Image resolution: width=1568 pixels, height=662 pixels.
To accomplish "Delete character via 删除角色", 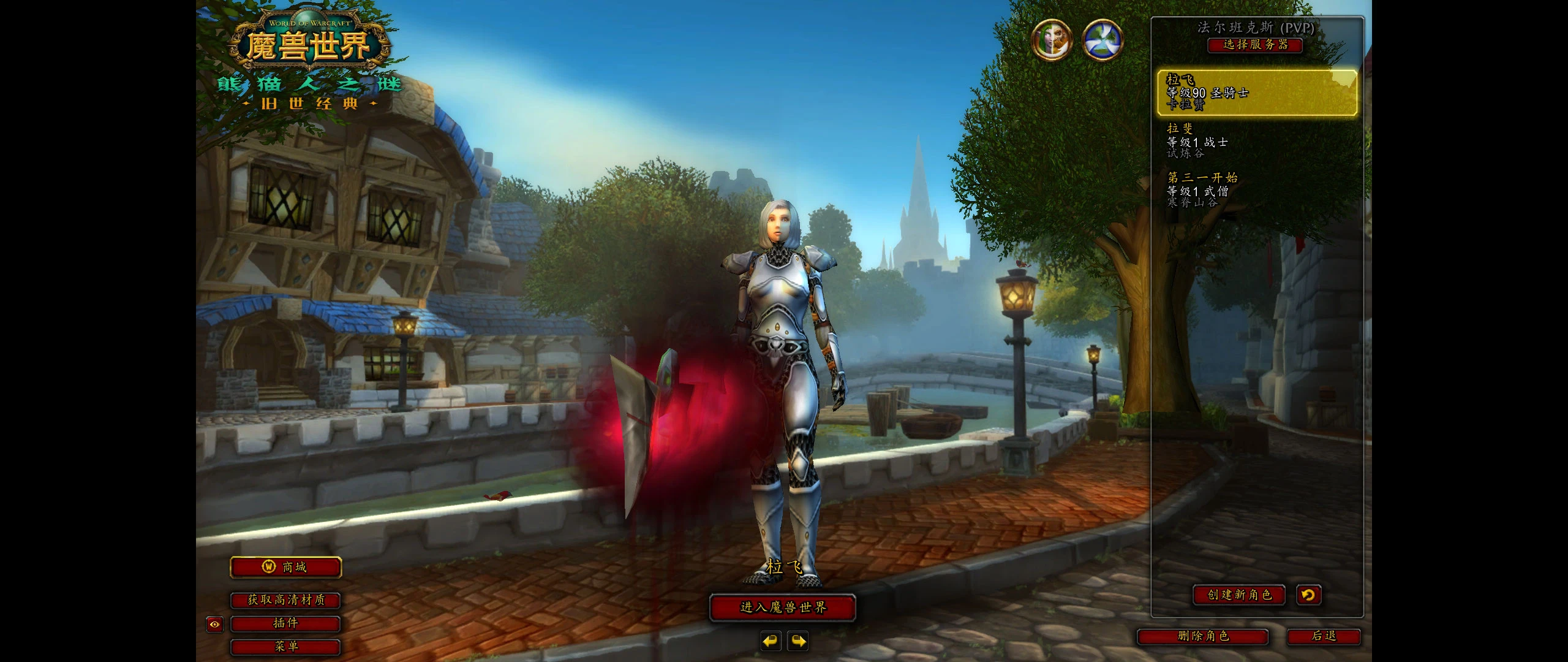I will click(x=1203, y=636).
